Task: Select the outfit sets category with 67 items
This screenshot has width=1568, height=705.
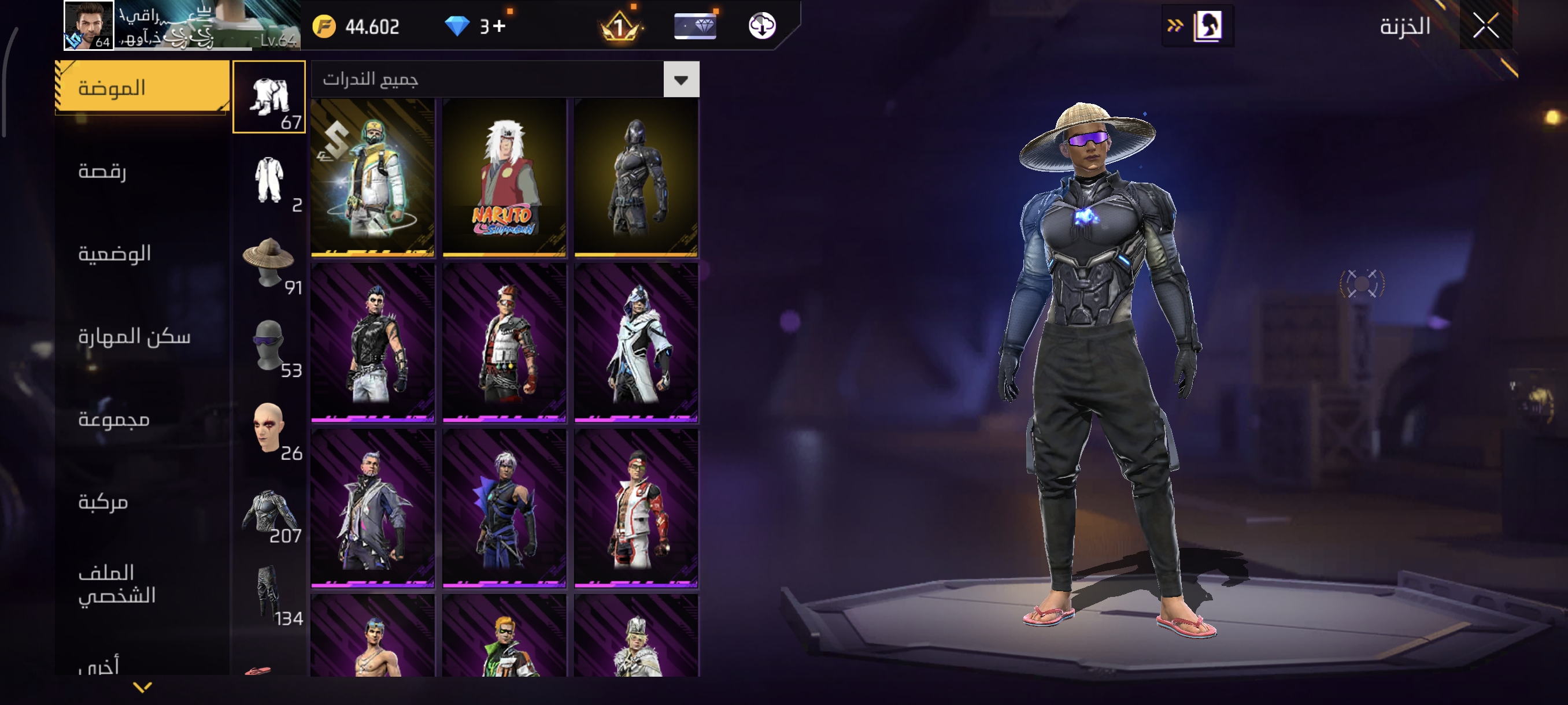Action: pos(269,97)
